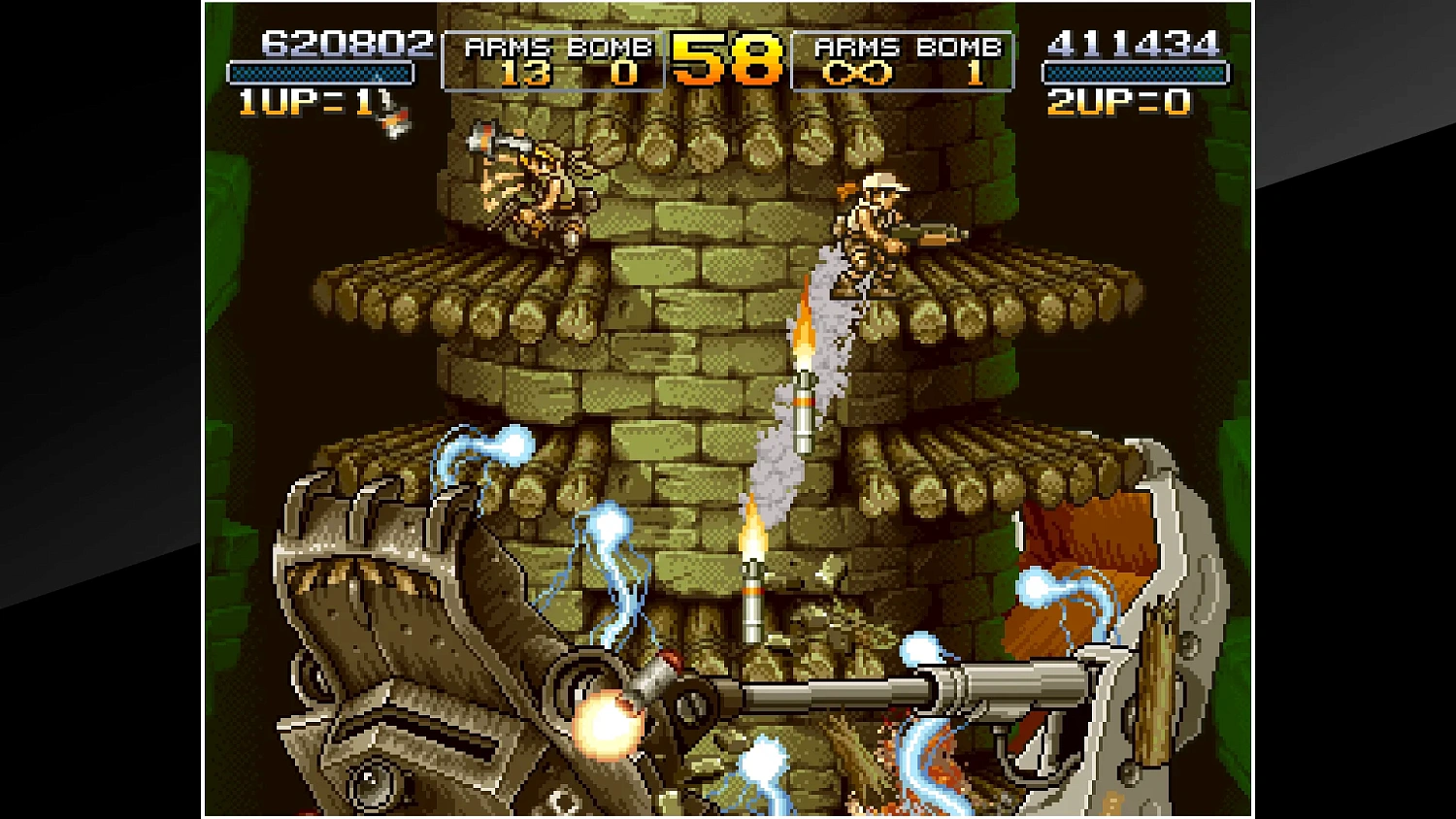Select the Player 1 BOMB counter showing 0
The image size is (1456, 819).
click(x=621, y=73)
